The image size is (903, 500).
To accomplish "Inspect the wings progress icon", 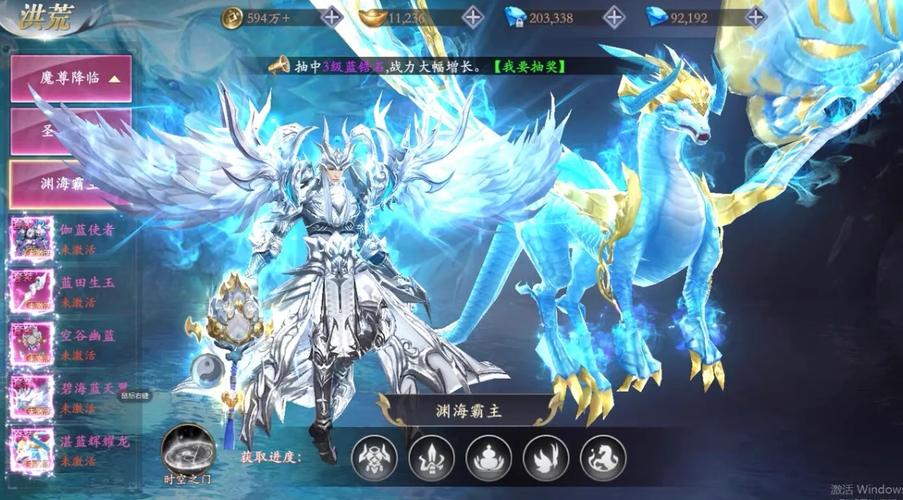I will point(545,458).
